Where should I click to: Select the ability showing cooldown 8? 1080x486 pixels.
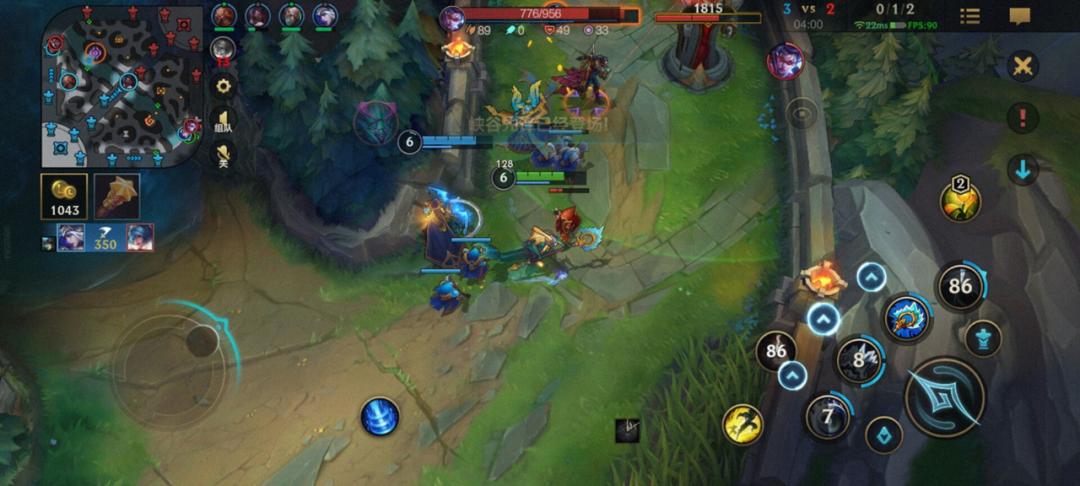click(858, 359)
